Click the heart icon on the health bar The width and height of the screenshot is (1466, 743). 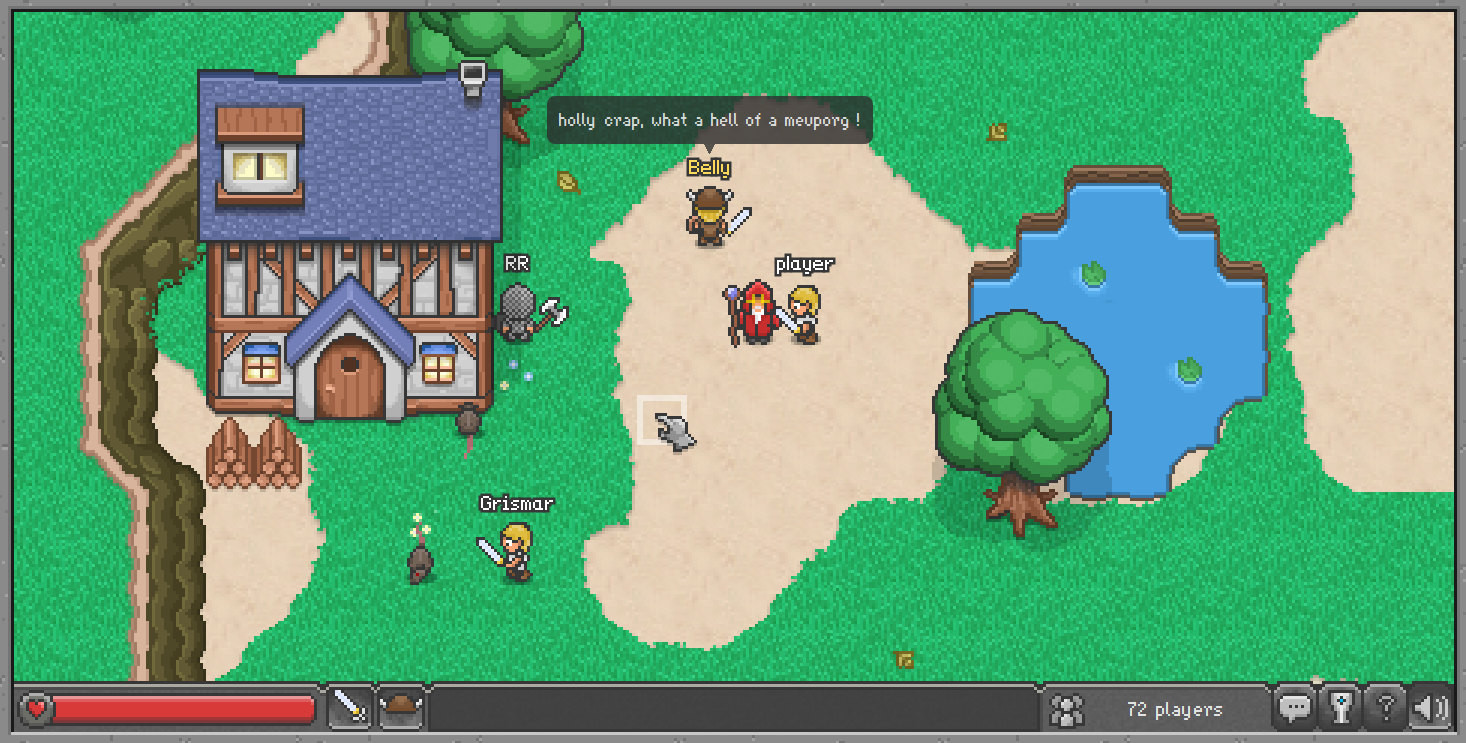tap(36, 709)
